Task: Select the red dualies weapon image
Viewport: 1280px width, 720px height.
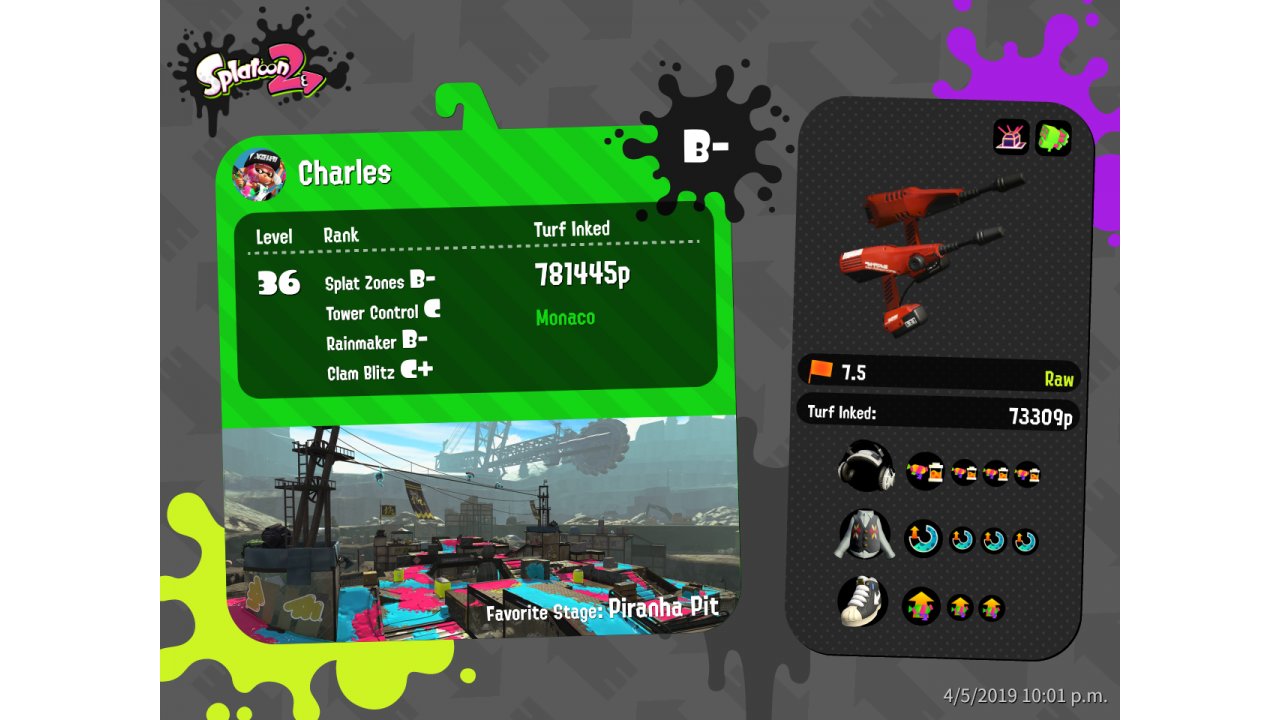Action: 925,253
